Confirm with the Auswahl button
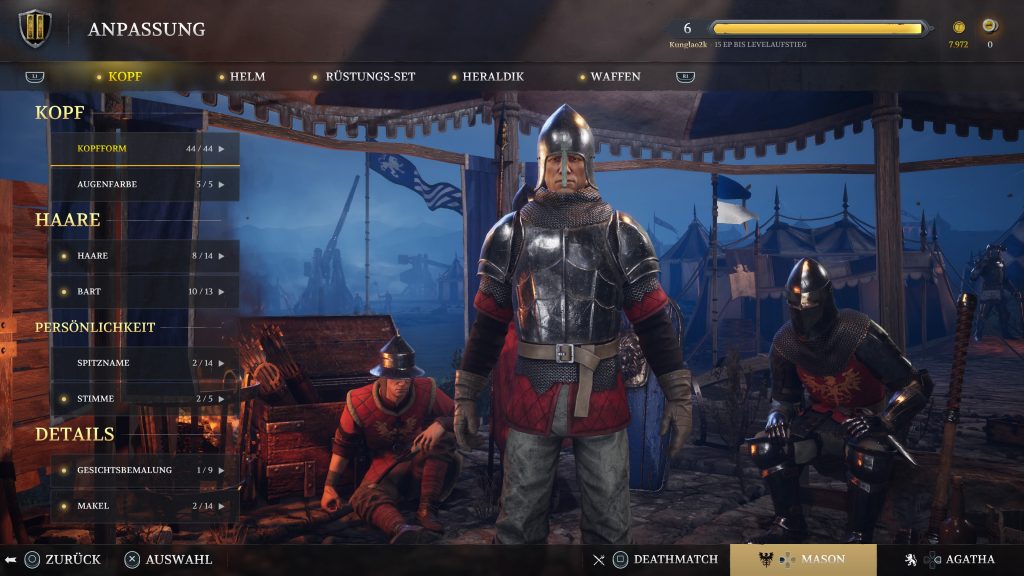The image size is (1024, 576). pos(168,560)
